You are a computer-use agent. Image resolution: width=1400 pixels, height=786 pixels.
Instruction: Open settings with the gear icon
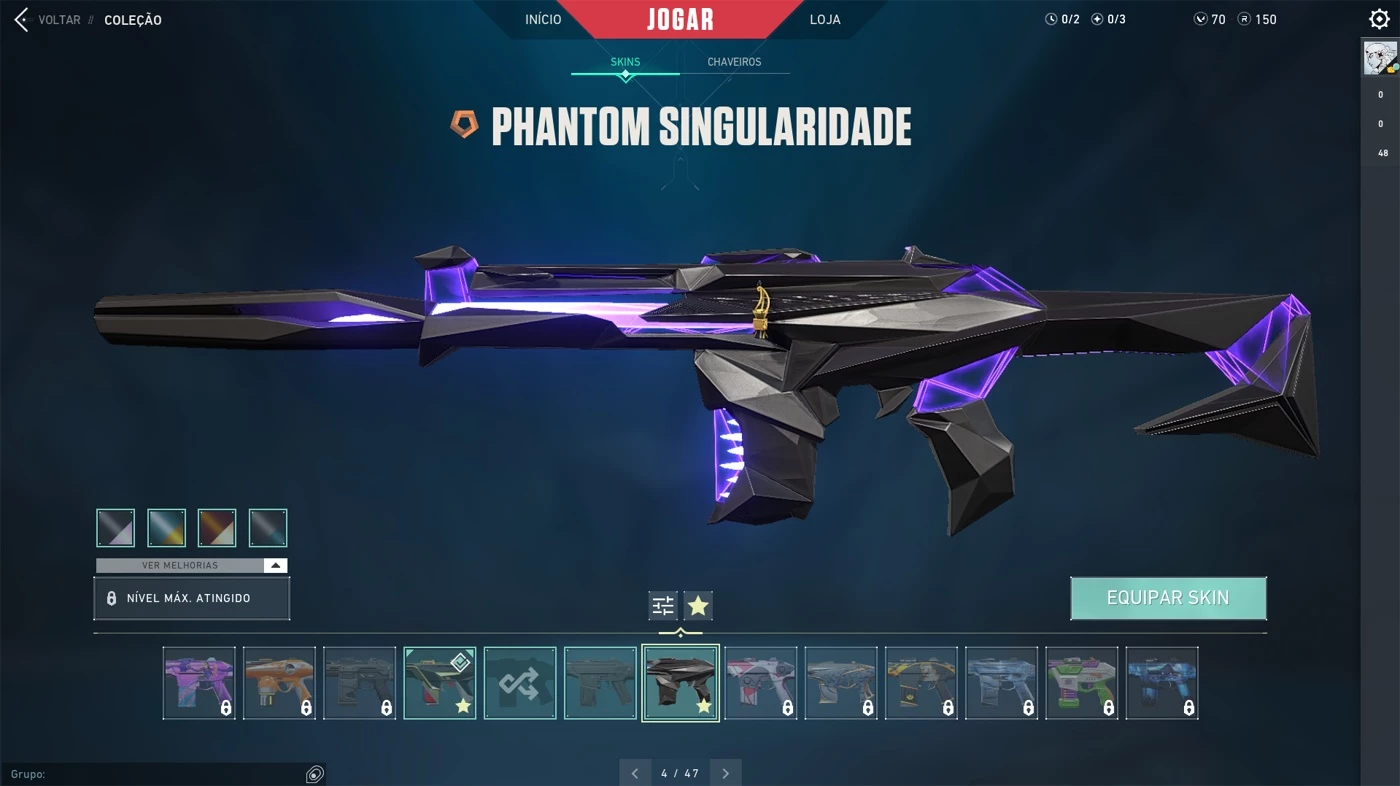(x=1379, y=19)
